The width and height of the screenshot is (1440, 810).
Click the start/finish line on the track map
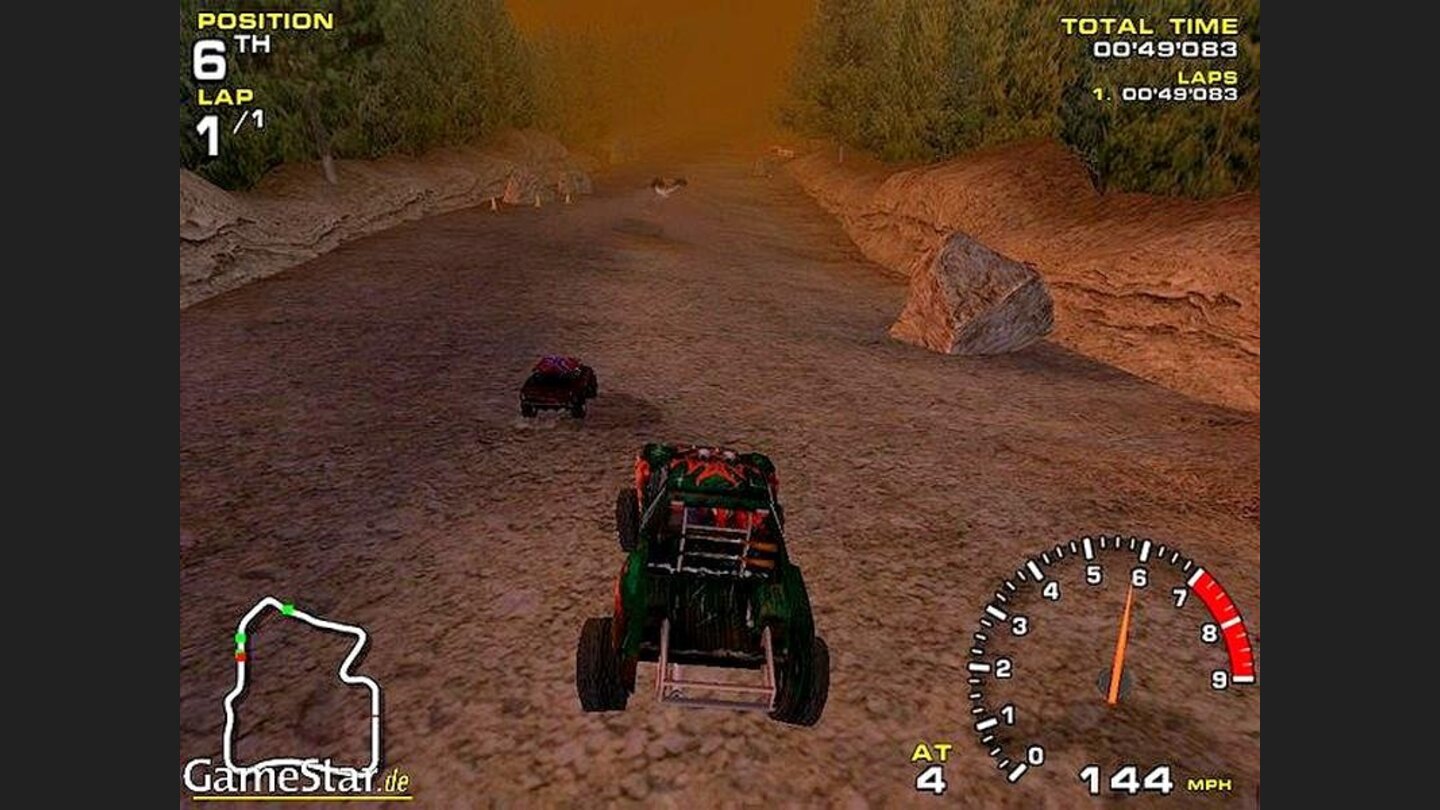pos(375,715)
